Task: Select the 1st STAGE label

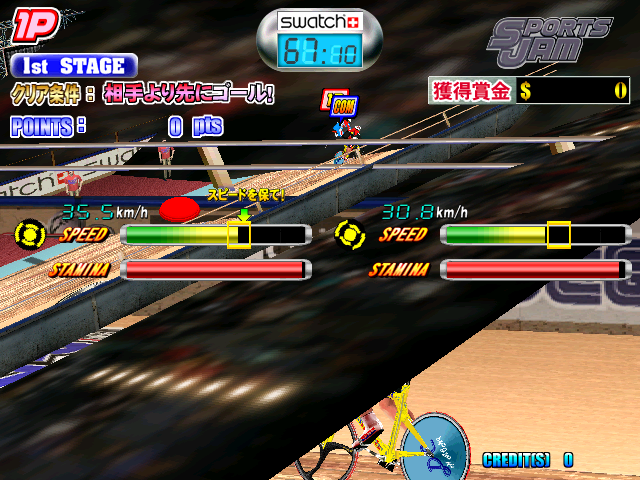Action: 72,66
